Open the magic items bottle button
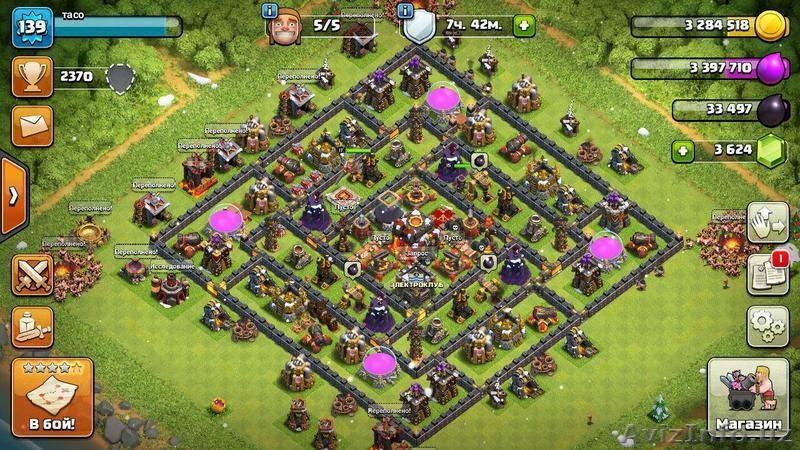The width and height of the screenshot is (800, 450). (x=32, y=326)
